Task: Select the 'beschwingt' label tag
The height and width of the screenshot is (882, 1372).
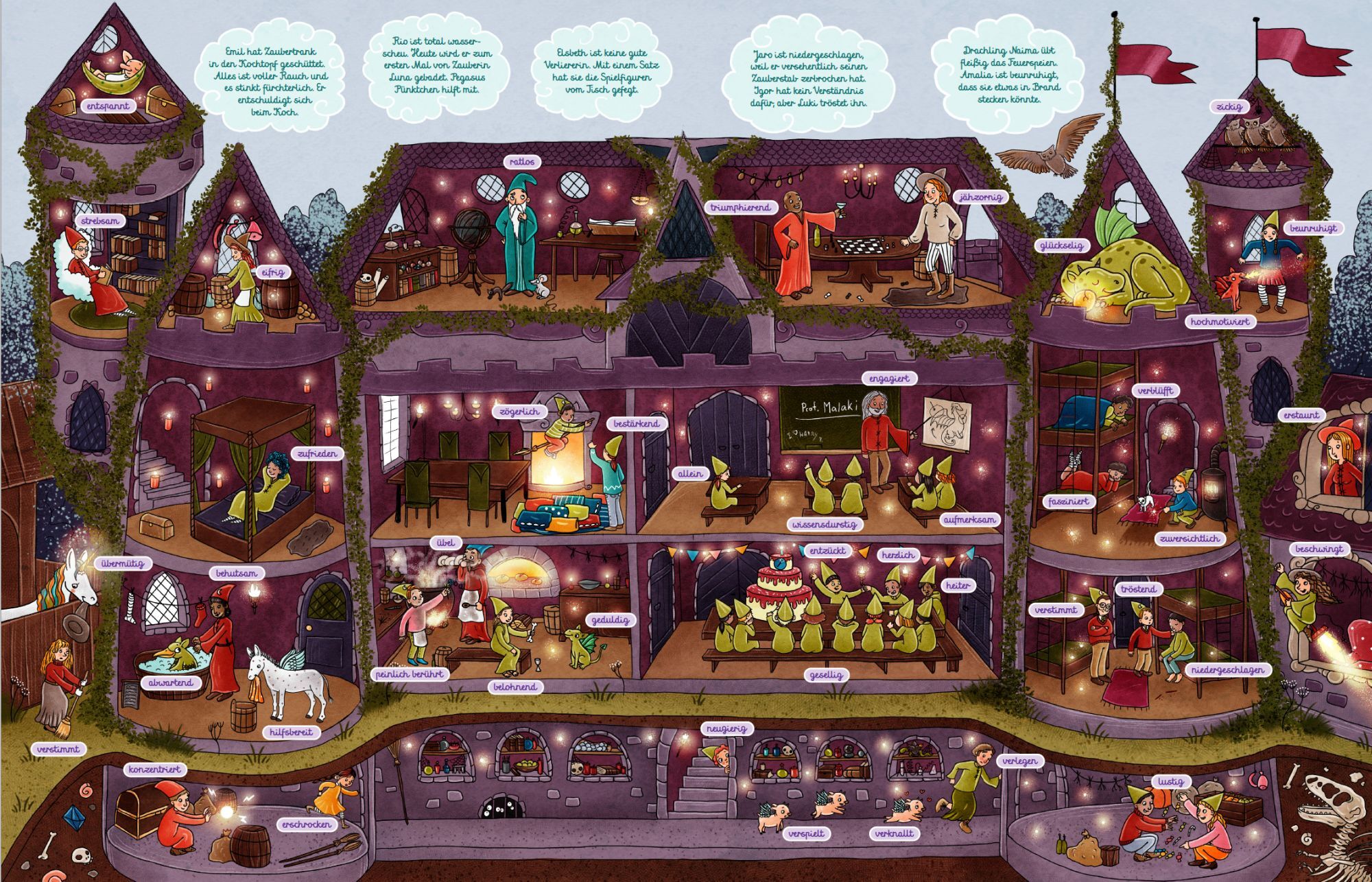Action: pos(1318,549)
